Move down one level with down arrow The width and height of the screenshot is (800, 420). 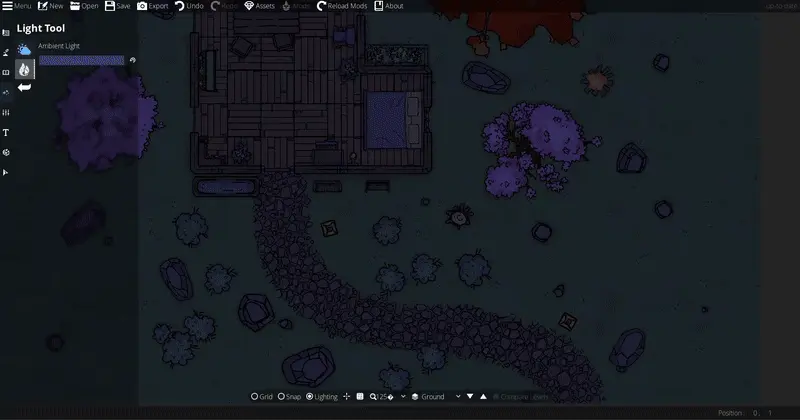pos(470,397)
